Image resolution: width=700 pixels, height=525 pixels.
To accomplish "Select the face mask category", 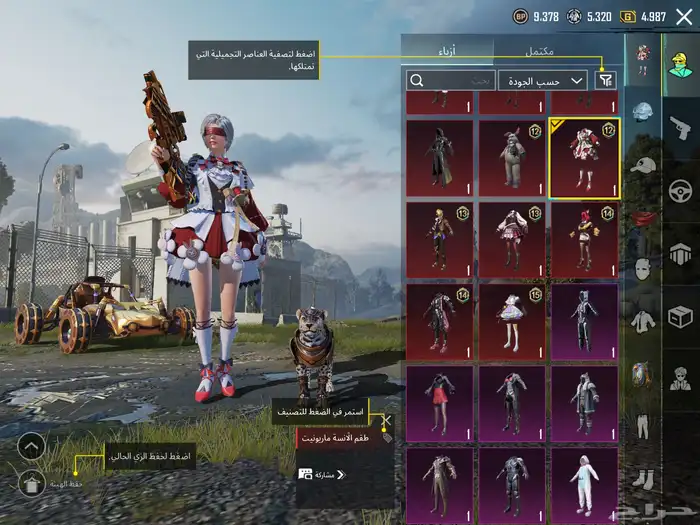I will pyautogui.click(x=642, y=268).
